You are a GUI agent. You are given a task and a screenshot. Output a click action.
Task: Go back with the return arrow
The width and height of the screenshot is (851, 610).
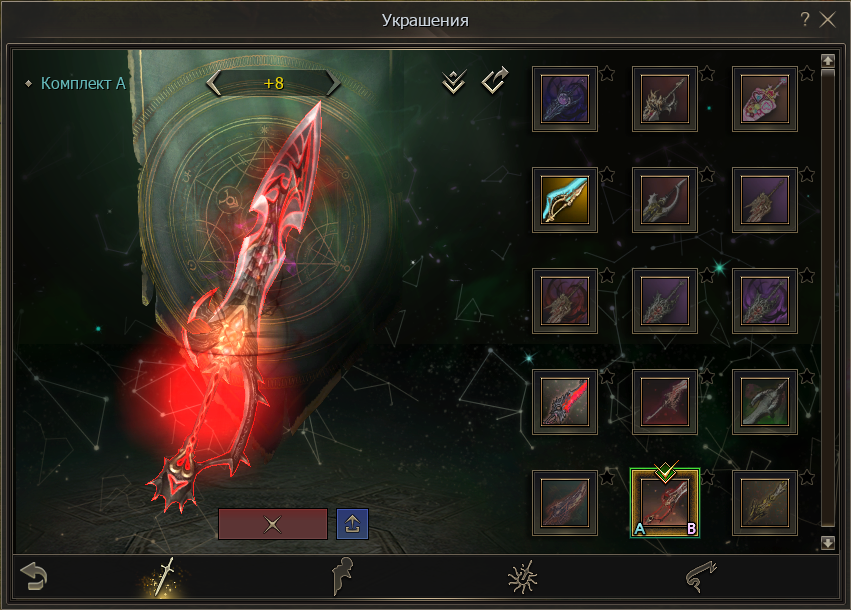click(34, 577)
